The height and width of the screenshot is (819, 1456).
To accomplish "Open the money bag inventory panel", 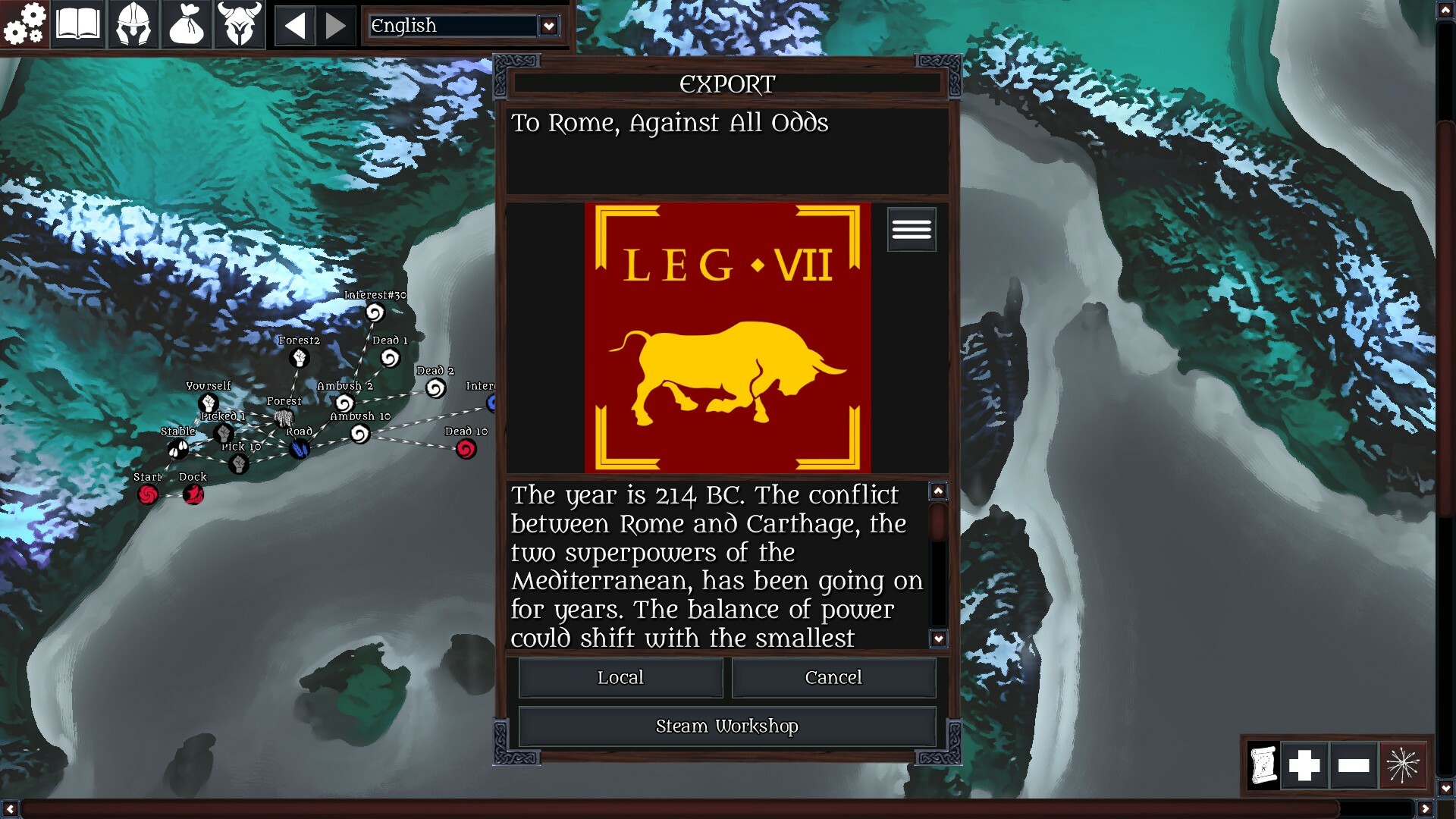I will coord(187,24).
